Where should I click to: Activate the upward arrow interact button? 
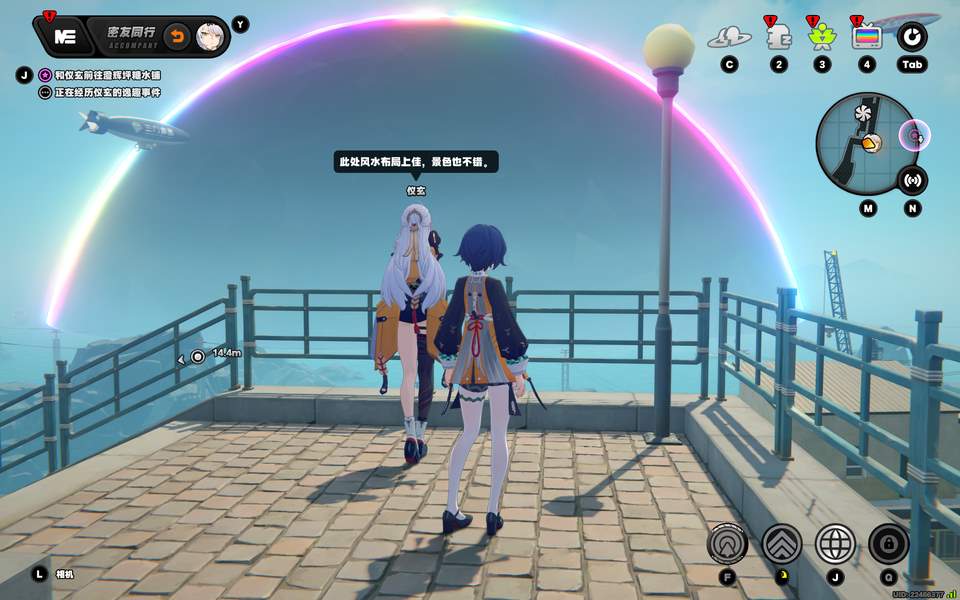pyautogui.click(x=728, y=543)
